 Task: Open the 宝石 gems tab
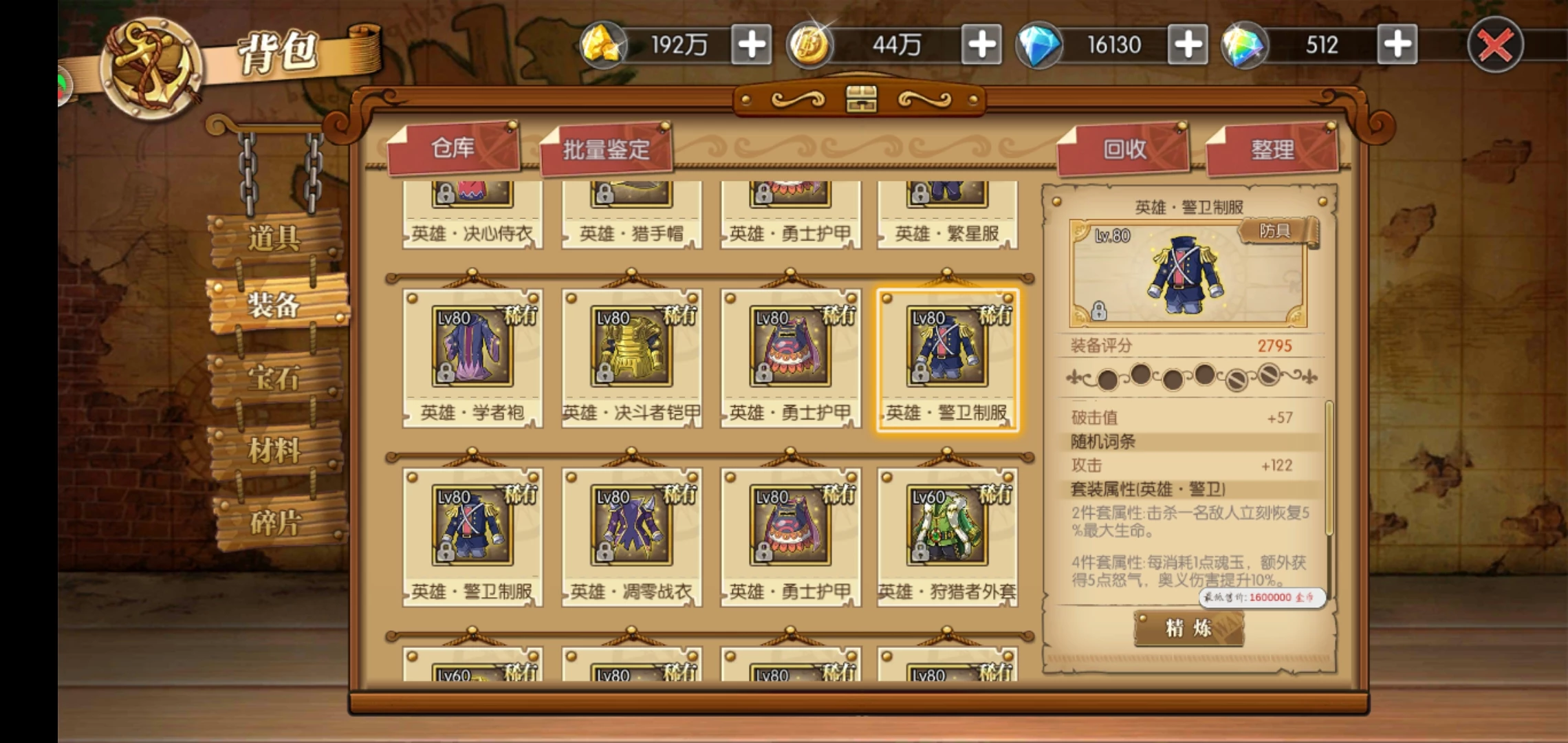tap(274, 378)
